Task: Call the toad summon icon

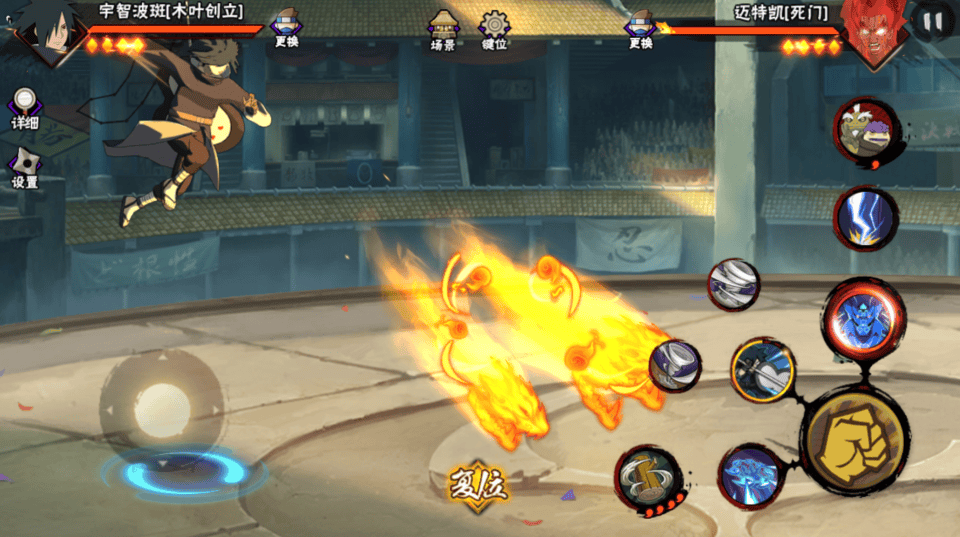Action: [x=865, y=131]
